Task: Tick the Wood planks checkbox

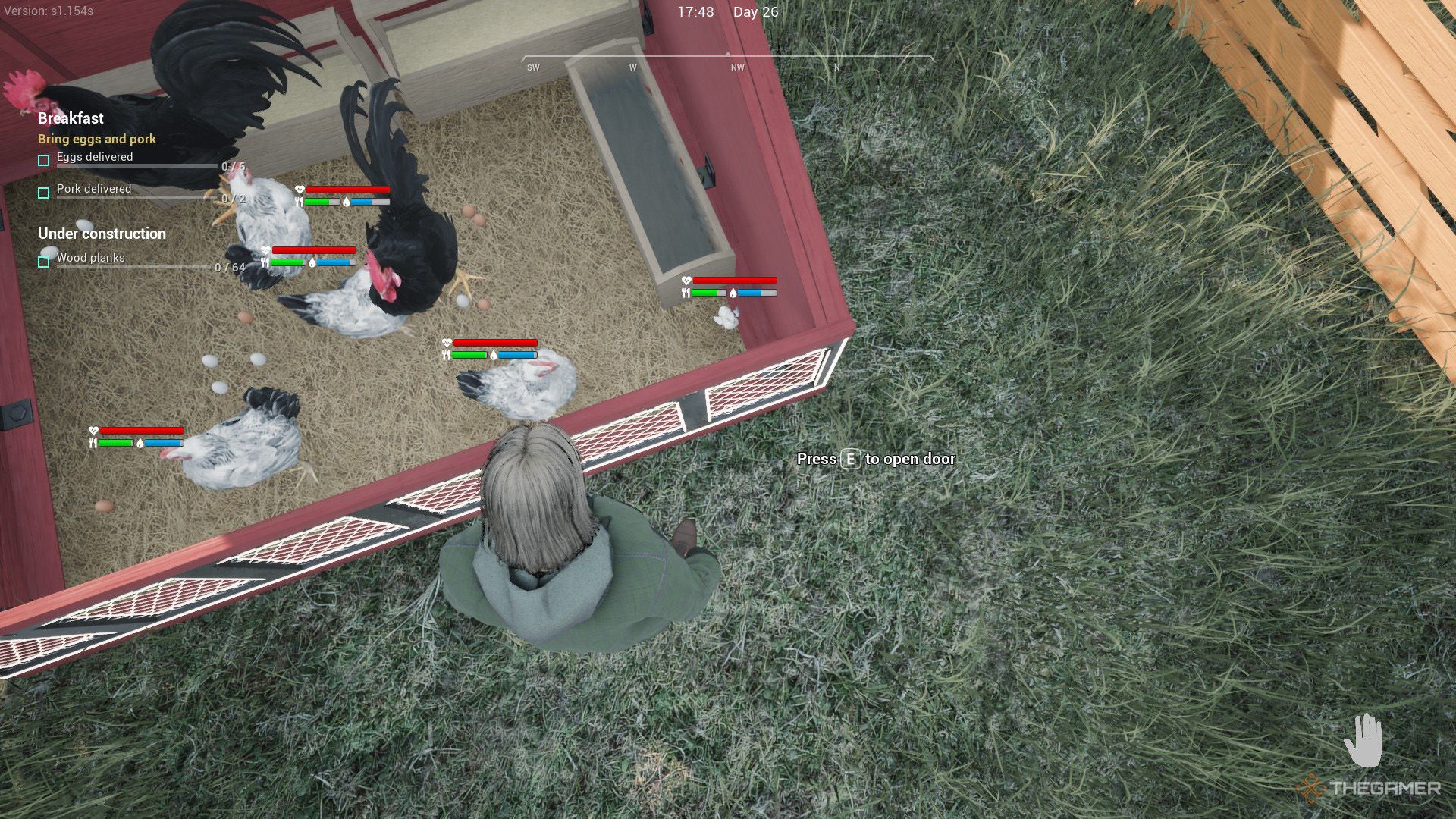Action: click(x=43, y=260)
